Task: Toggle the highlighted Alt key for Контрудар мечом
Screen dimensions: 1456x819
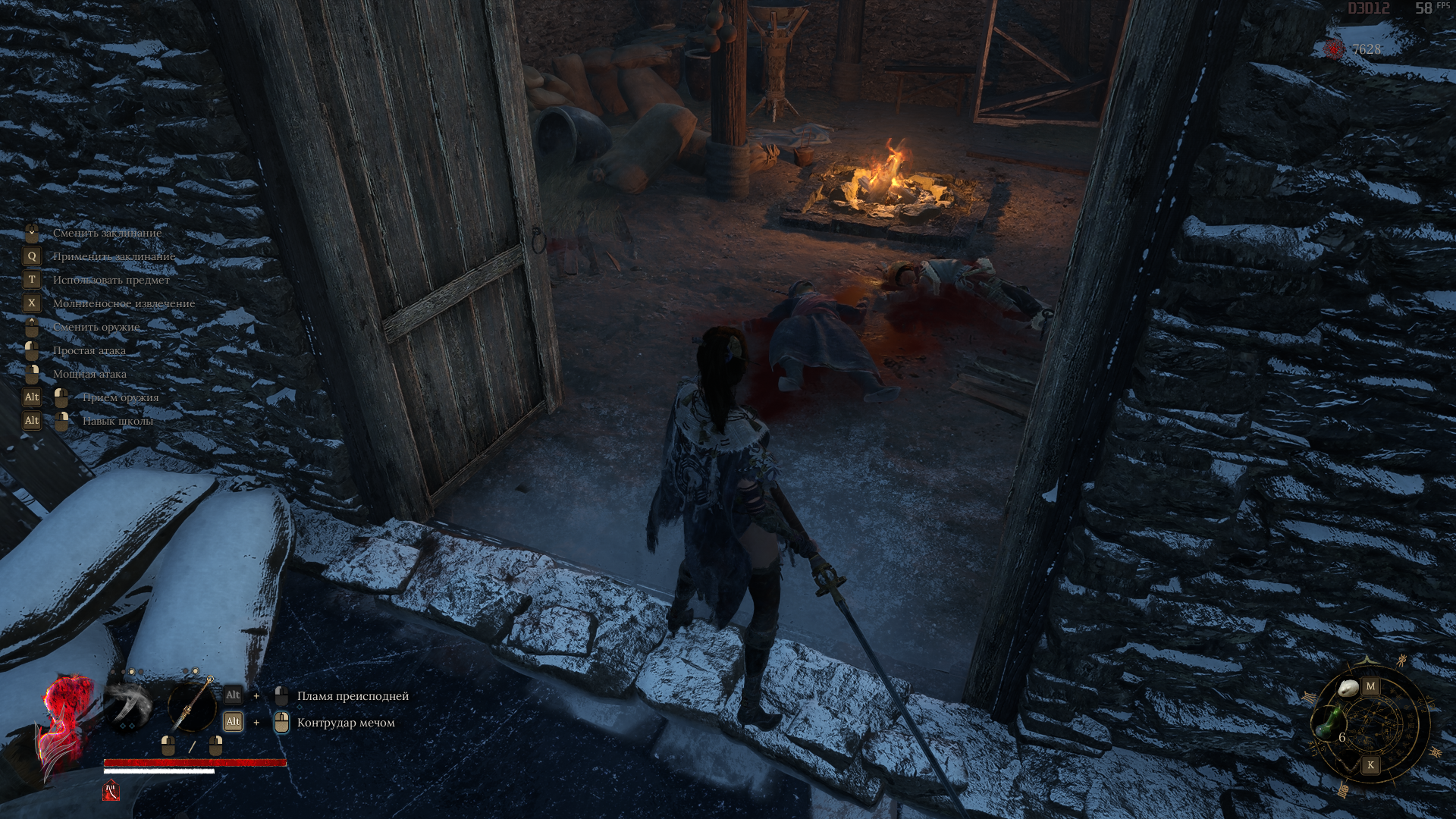Action: click(x=232, y=721)
